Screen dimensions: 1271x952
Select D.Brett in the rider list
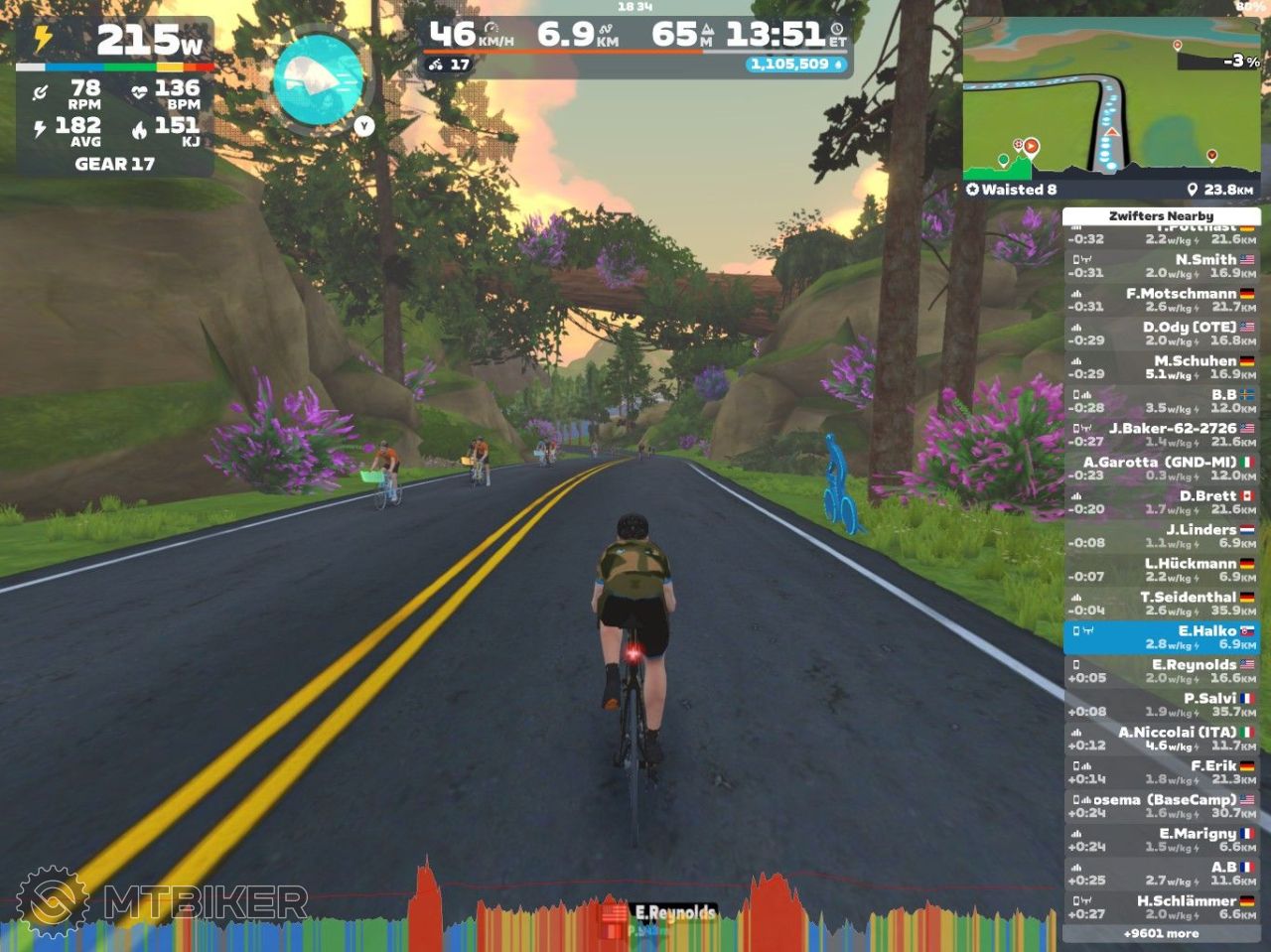tap(1161, 502)
